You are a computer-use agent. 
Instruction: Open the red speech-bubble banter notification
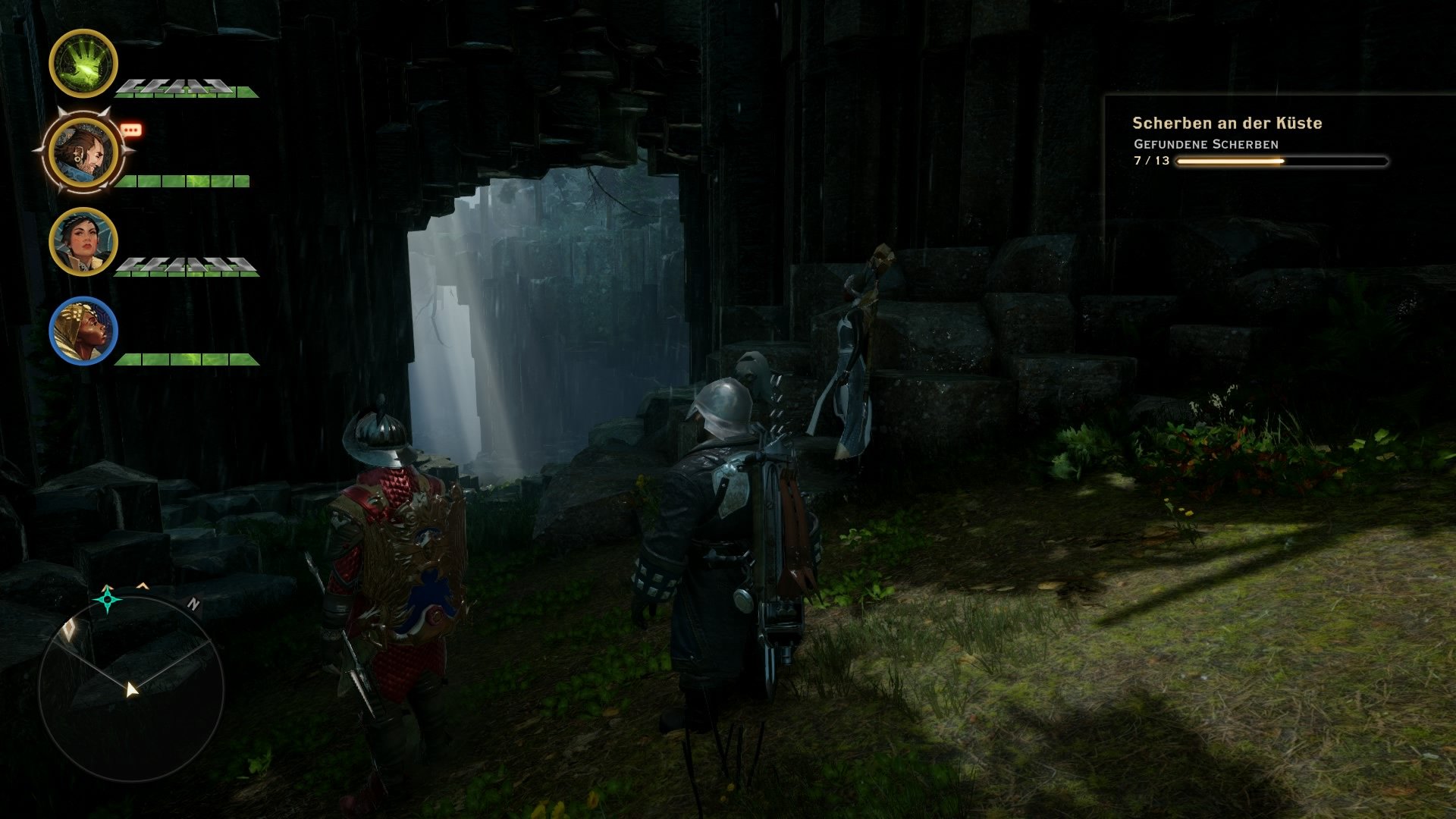[x=130, y=130]
